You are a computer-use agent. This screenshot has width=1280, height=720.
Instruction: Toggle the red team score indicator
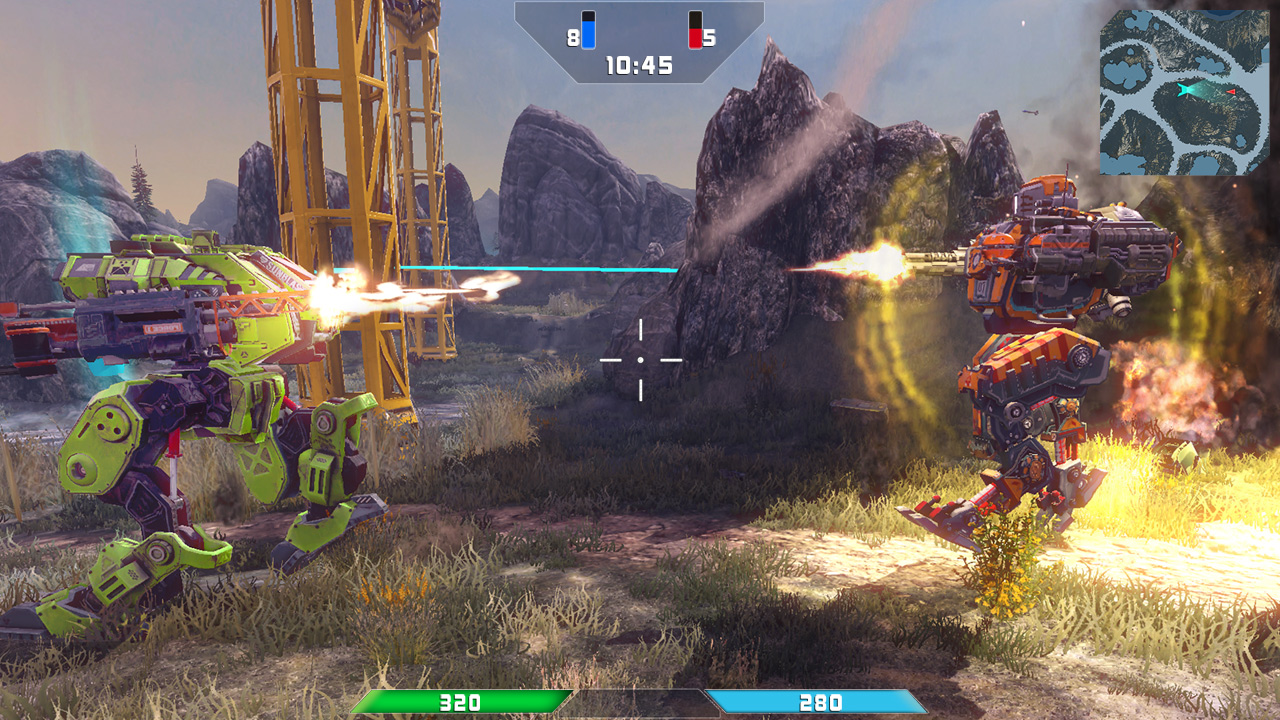tap(695, 29)
